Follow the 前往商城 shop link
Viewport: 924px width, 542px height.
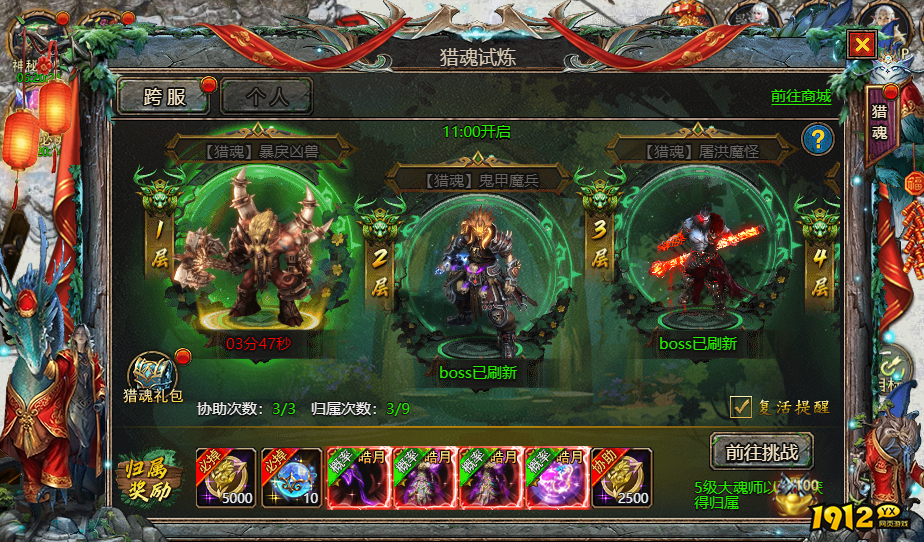coord(800,97)
